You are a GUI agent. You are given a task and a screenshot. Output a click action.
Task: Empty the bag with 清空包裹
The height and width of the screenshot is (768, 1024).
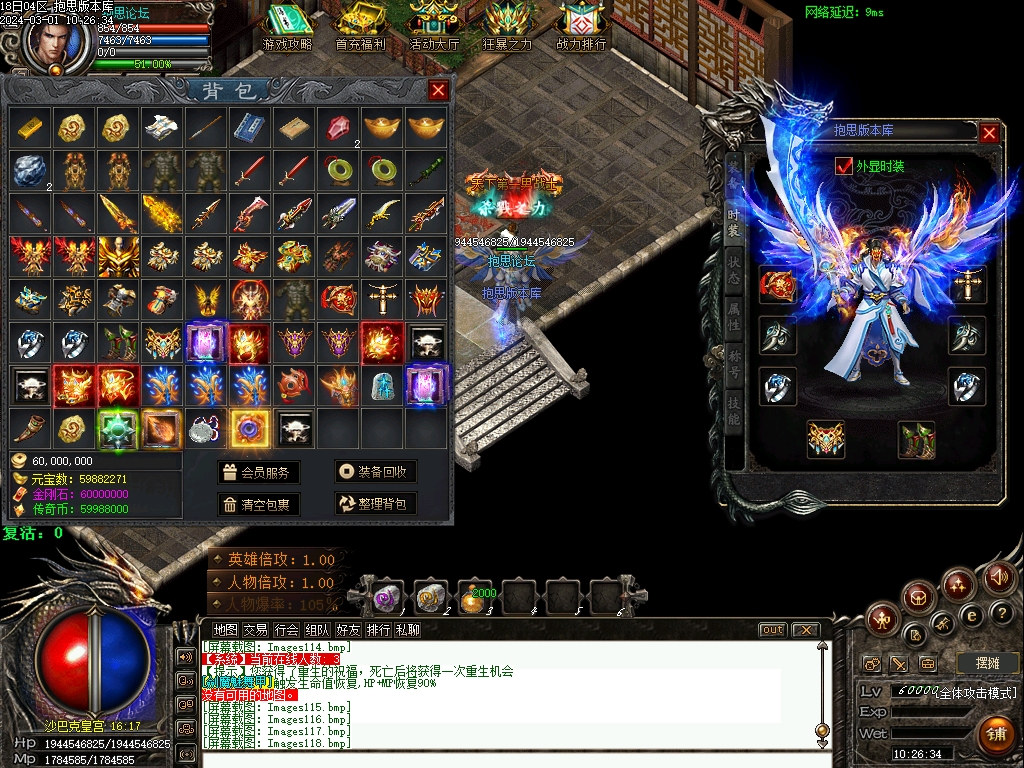(x=258, y=504)
